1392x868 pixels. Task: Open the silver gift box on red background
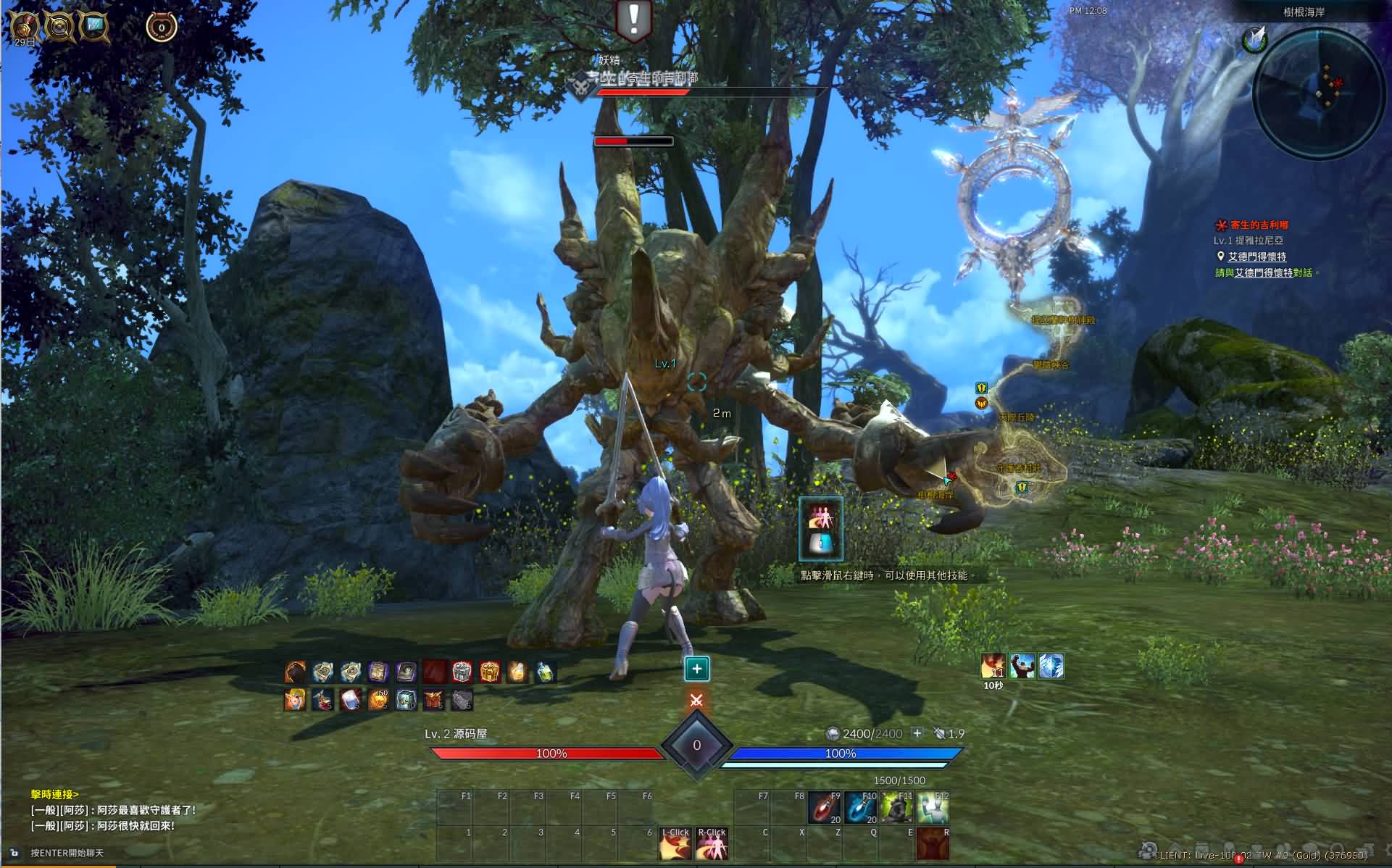tap(462, 672)
